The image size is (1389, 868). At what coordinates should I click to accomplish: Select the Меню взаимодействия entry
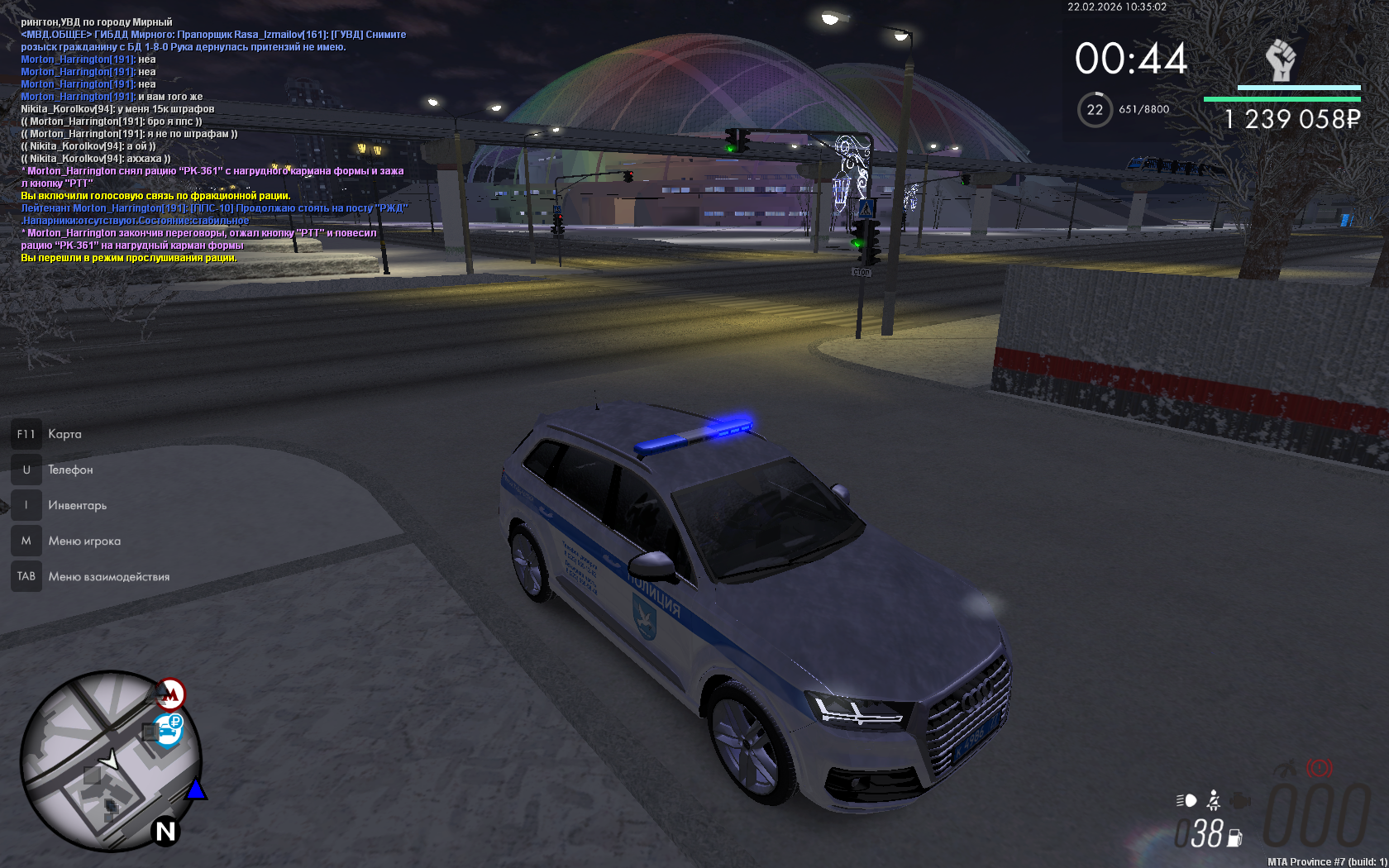(108, 576)
